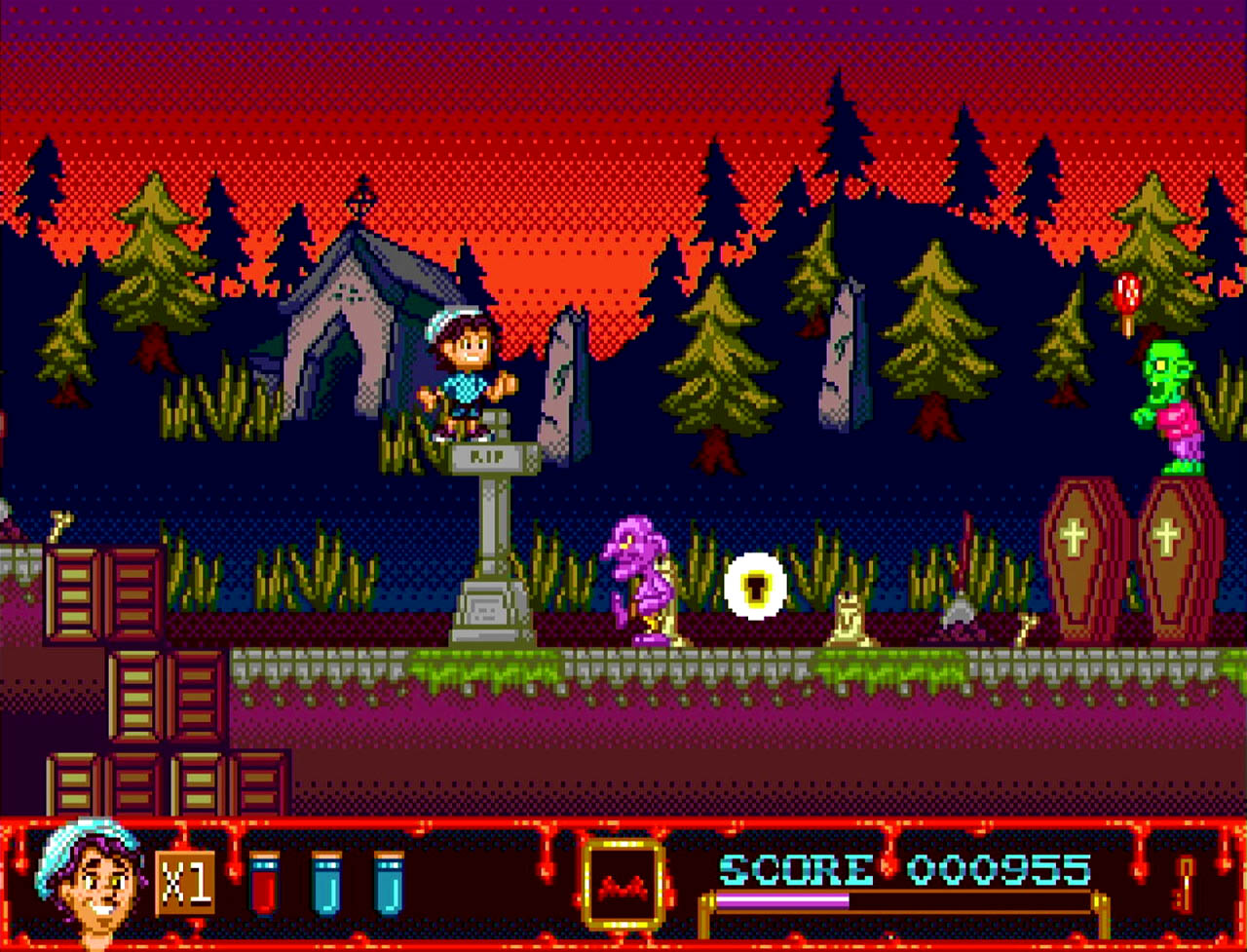Viewport: 1247px width, 952px height.
Task: Click the red key icon
Action: click(1185, 882)
